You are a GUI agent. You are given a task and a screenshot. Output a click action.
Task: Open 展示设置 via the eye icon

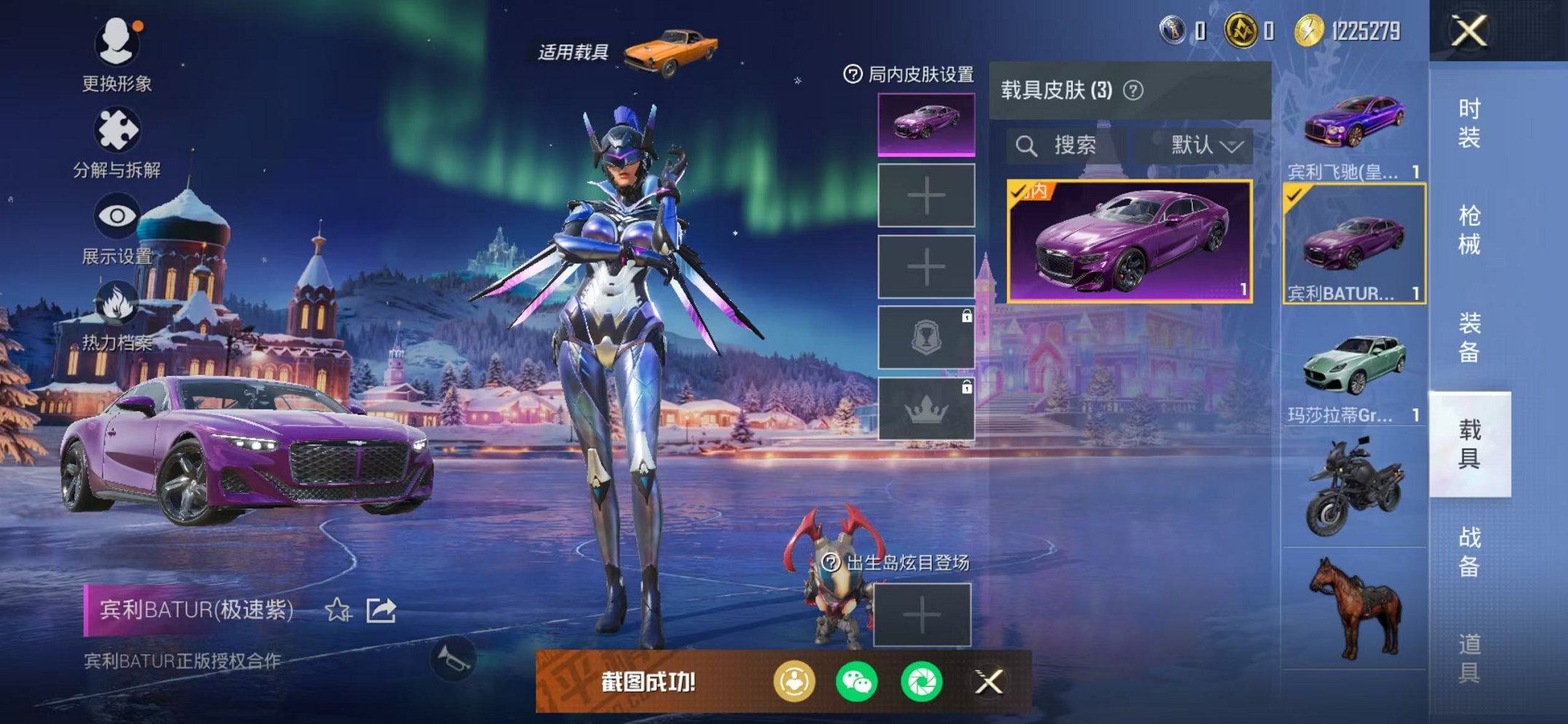click(117, 215)
